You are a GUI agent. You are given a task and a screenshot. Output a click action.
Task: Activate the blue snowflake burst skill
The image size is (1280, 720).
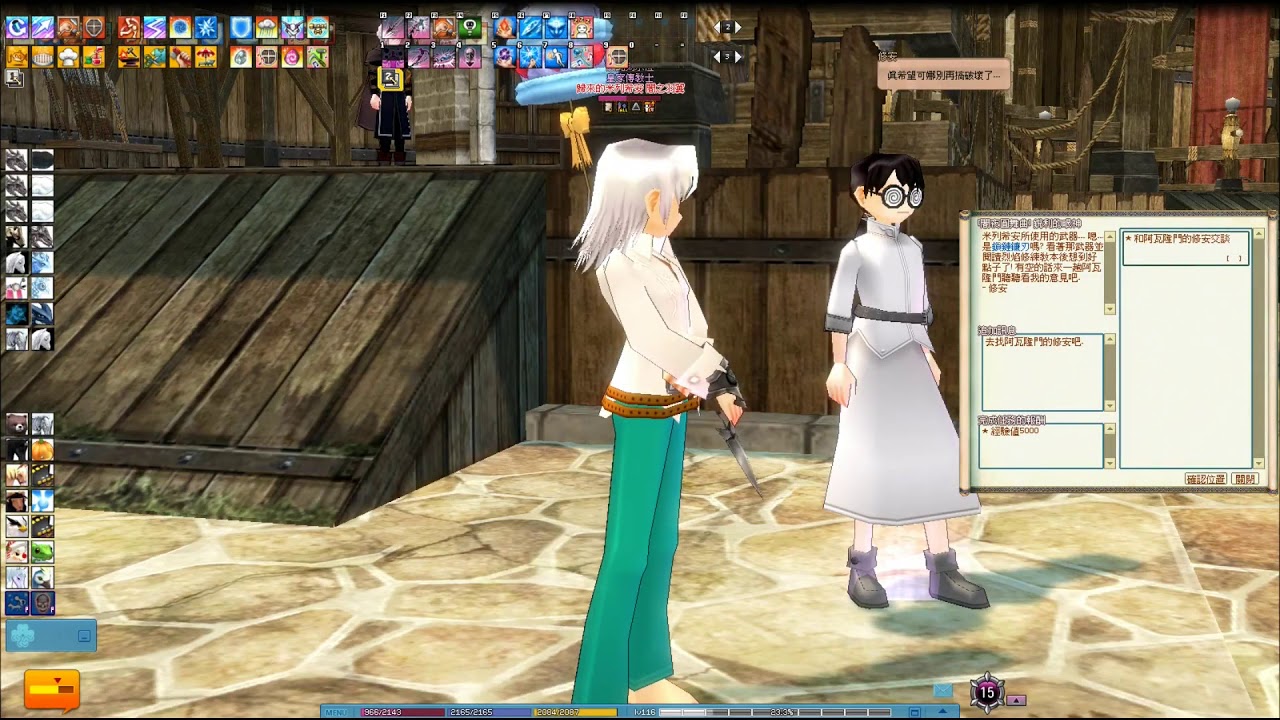pos(206,28)
